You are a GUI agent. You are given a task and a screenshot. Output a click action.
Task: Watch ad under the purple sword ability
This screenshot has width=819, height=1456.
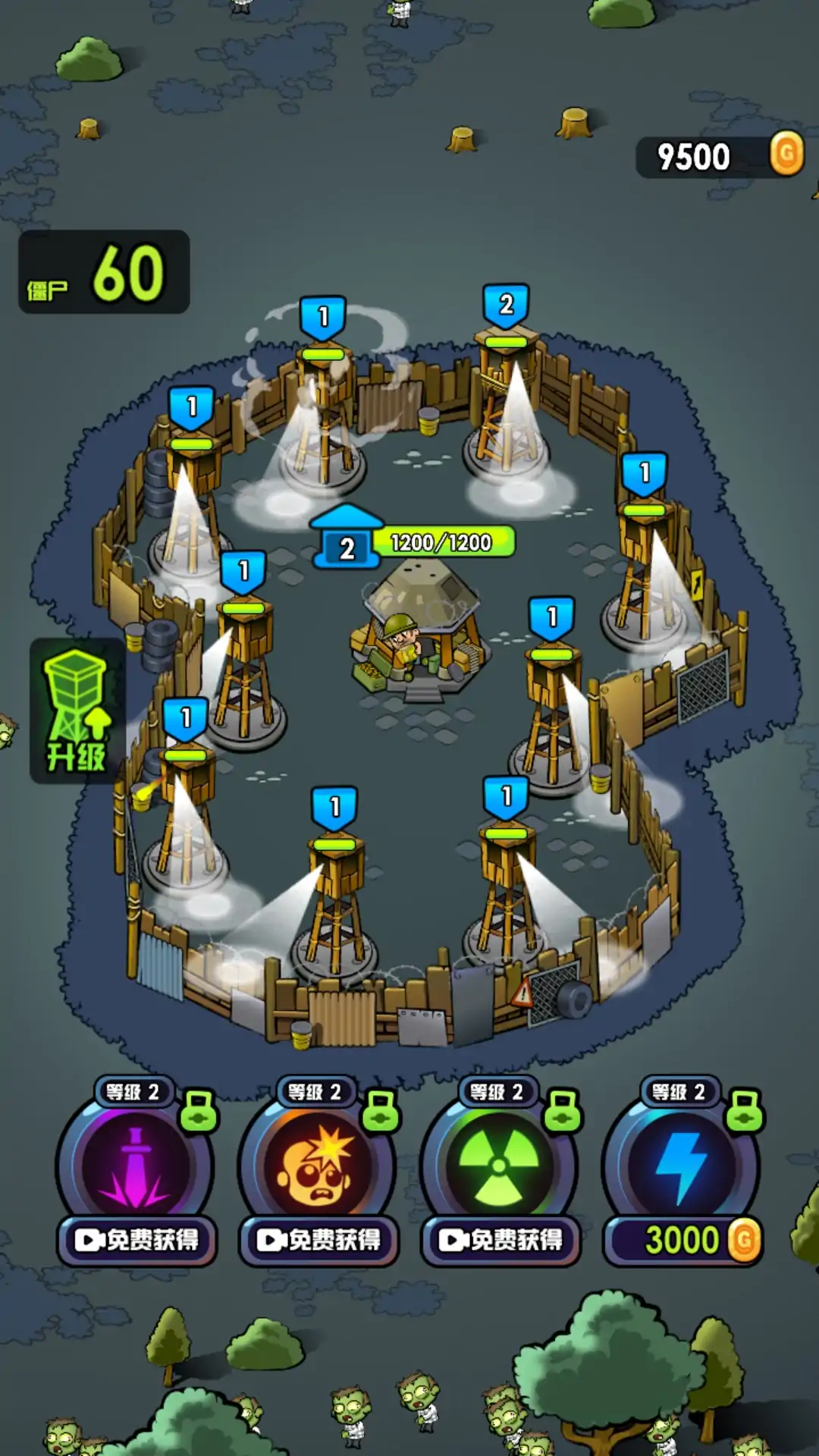coord(136,1240)
